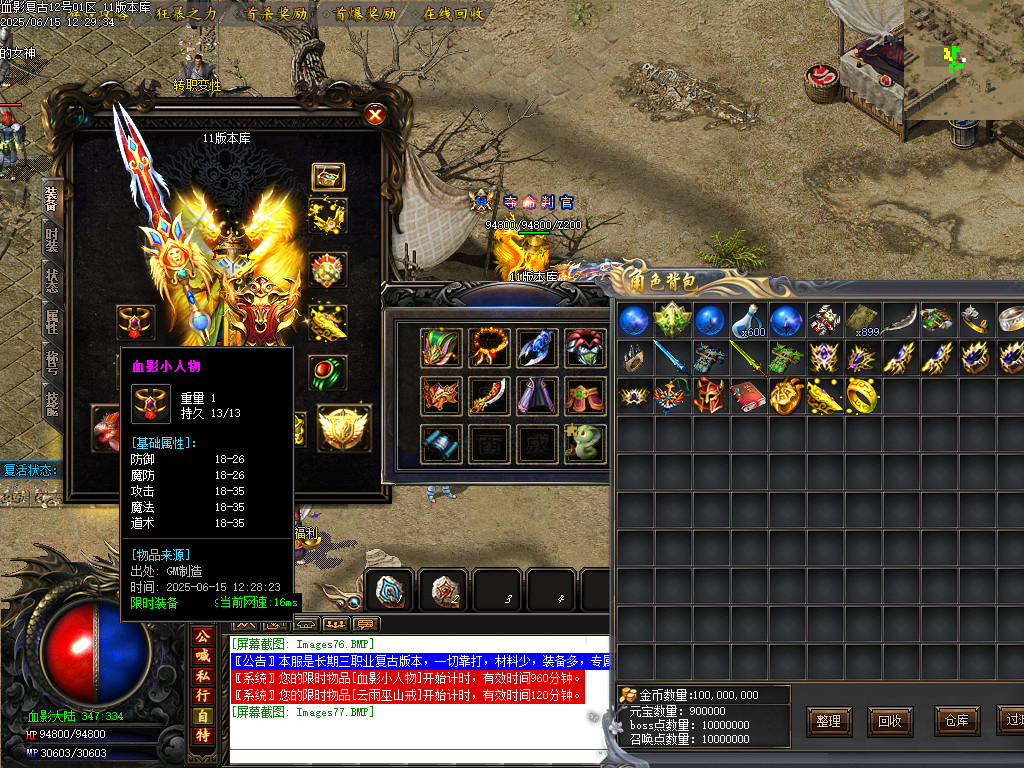This screenshot has width=1024, height=768.
Task: Open the 首爆奖励 rewards panel
Action: (365, 14)
